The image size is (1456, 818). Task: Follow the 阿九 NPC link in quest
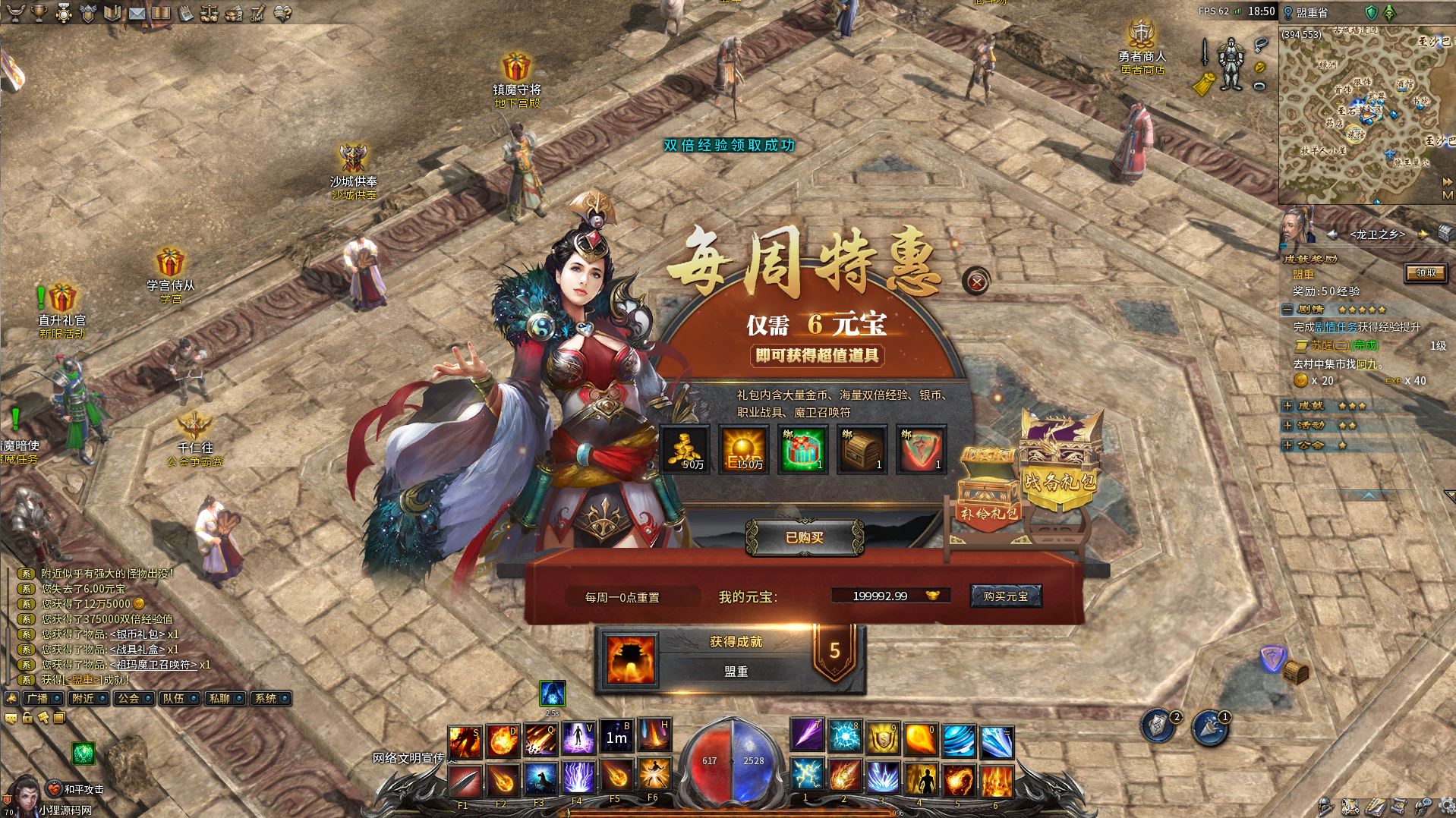tap(1366, 364)
